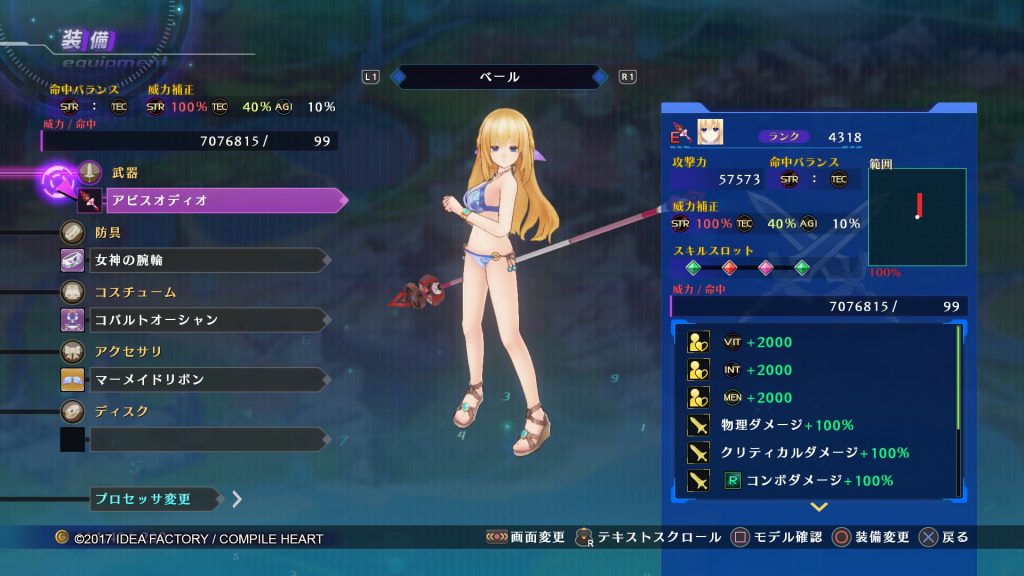Screen dimensions: 1024x576
Task: Switch character with the left arrow beside ベール
Action: (x=398, y=77)
